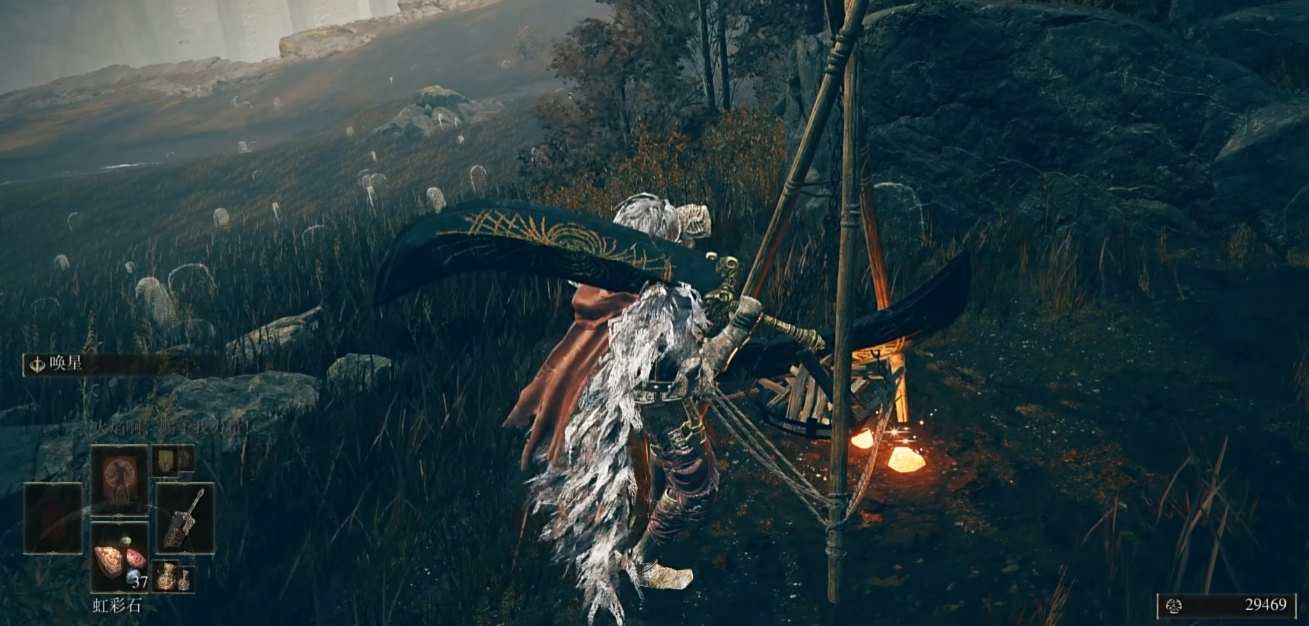
Task: Select the greatsword right-hand weapon slot
Action: (x=185, y=518)
